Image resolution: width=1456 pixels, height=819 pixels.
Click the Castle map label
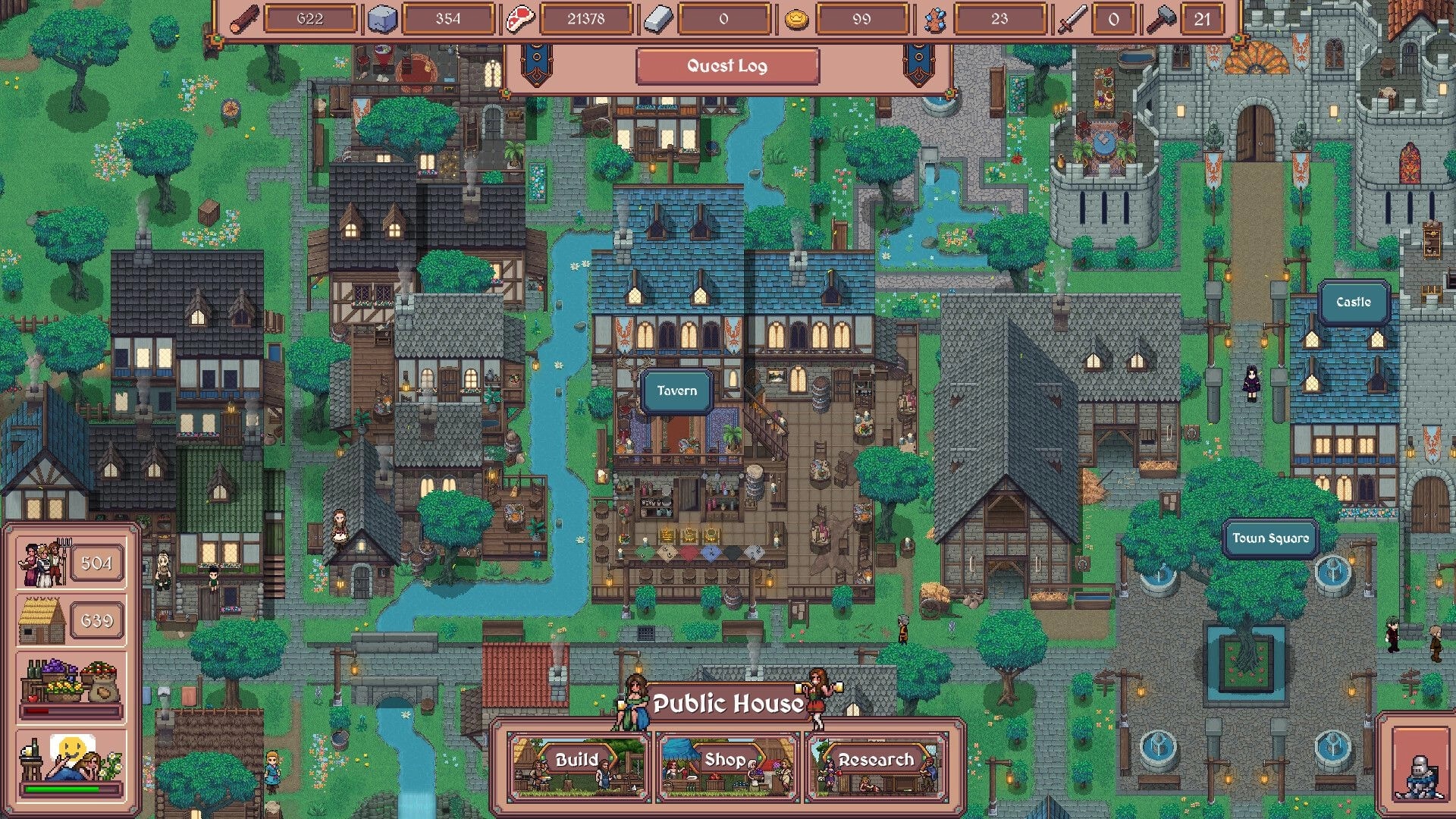point(1353,302)
